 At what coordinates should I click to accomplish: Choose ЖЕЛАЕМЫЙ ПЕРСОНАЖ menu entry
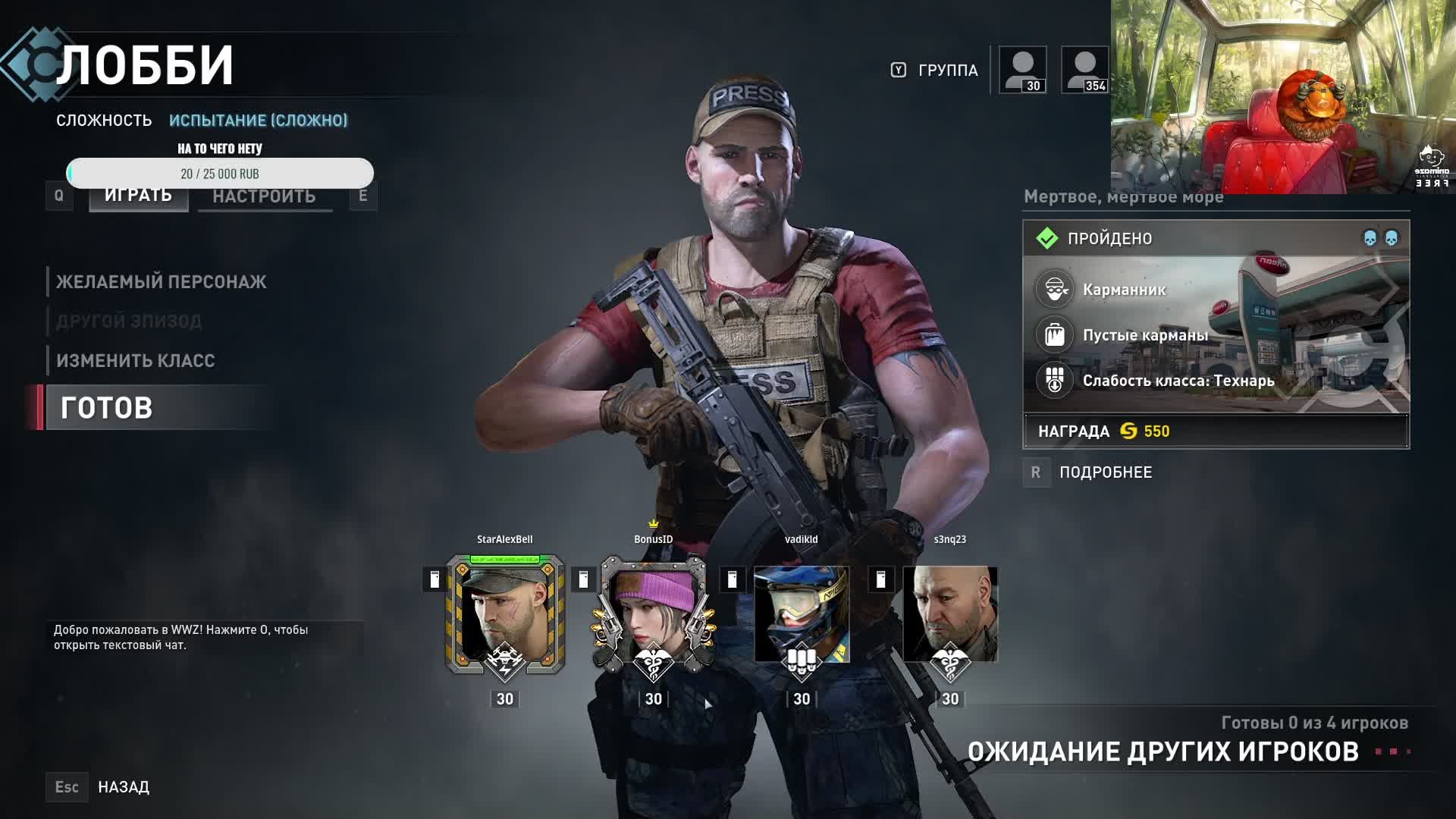click(x=161, y=282)
